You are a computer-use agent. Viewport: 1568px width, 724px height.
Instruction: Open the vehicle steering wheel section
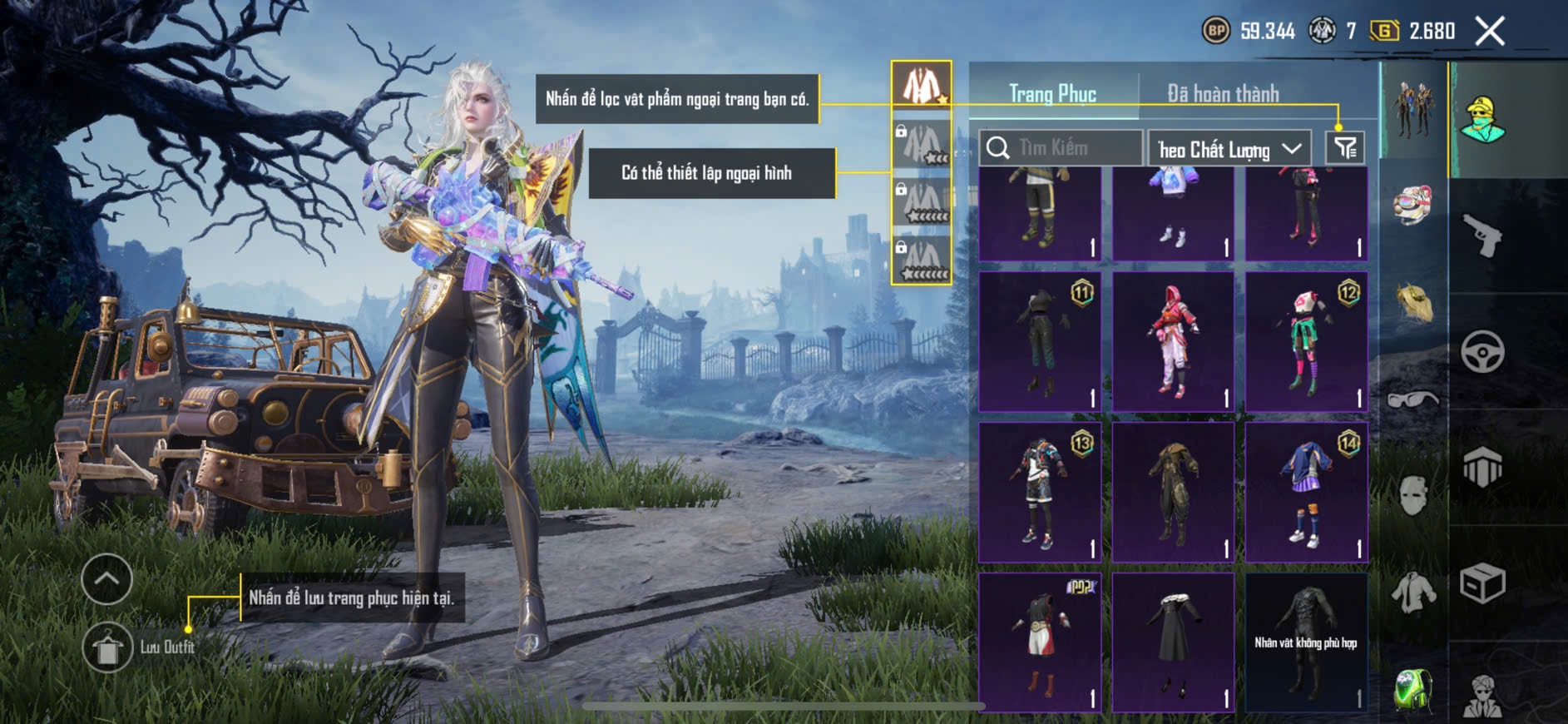click(1483, 352)
